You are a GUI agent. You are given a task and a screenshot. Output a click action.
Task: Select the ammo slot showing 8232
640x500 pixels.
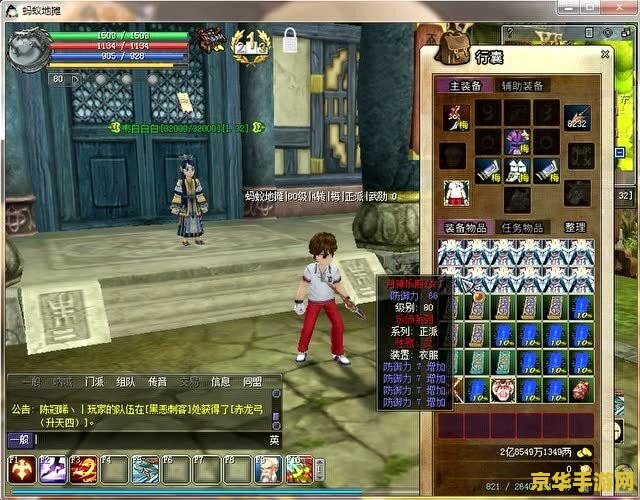click(578, 118)
